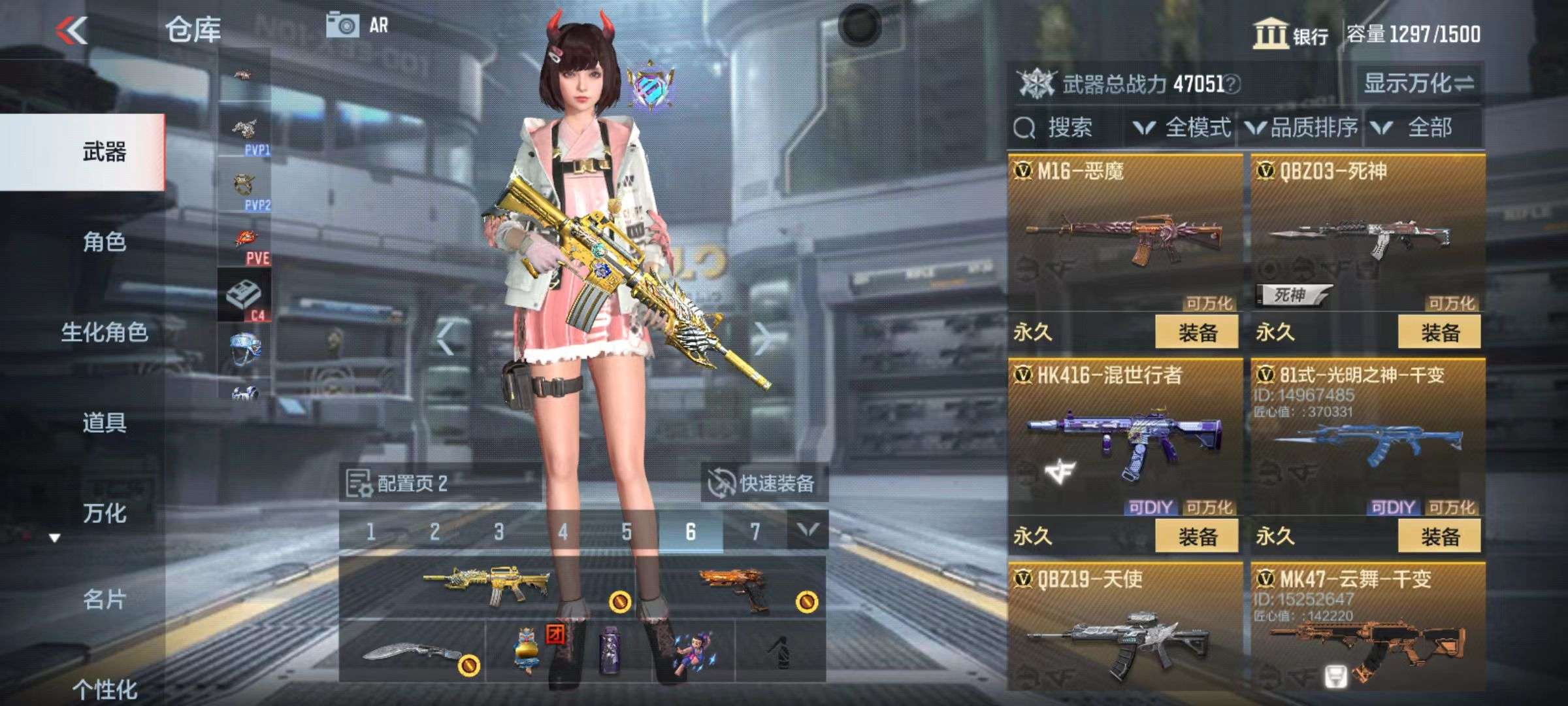Tap the 快速装备 quick equip button

(763, 483)
